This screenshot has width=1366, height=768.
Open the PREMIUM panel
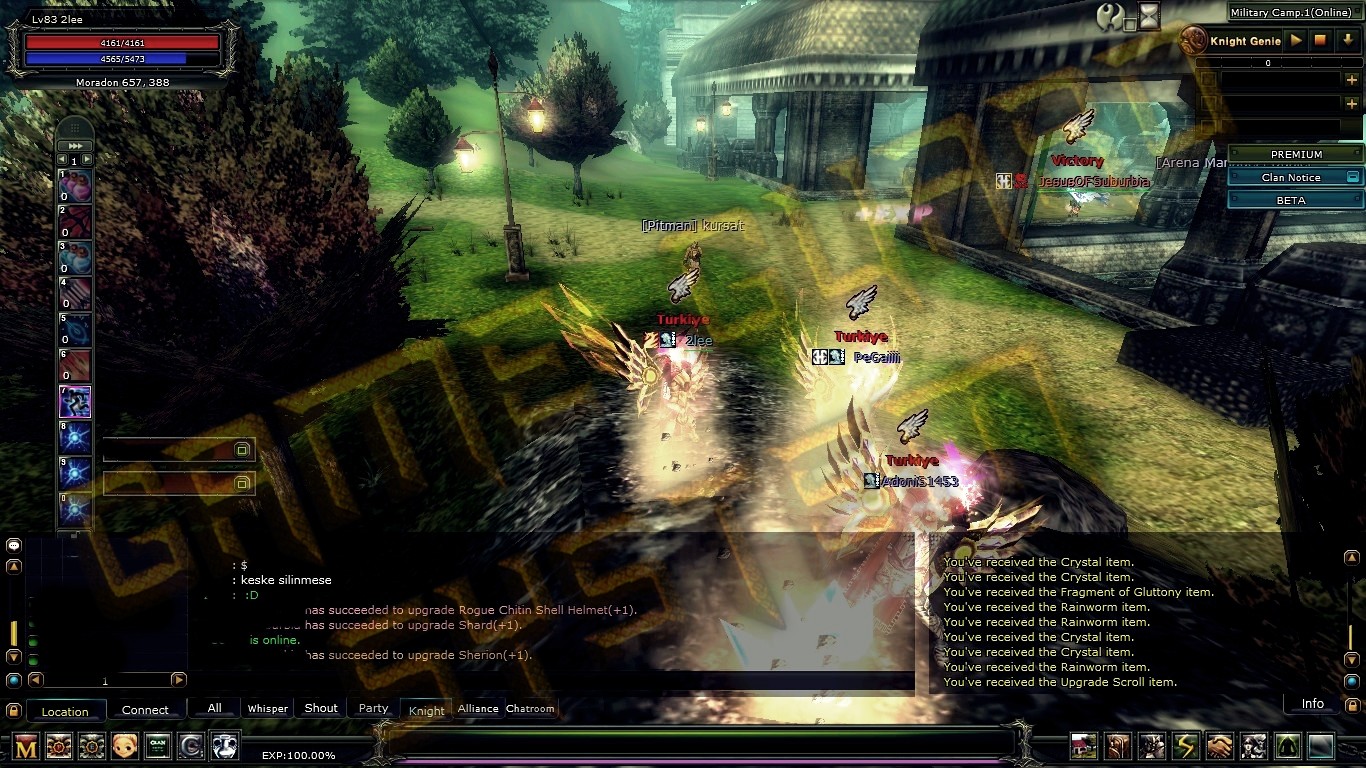tap(1296, 154)
